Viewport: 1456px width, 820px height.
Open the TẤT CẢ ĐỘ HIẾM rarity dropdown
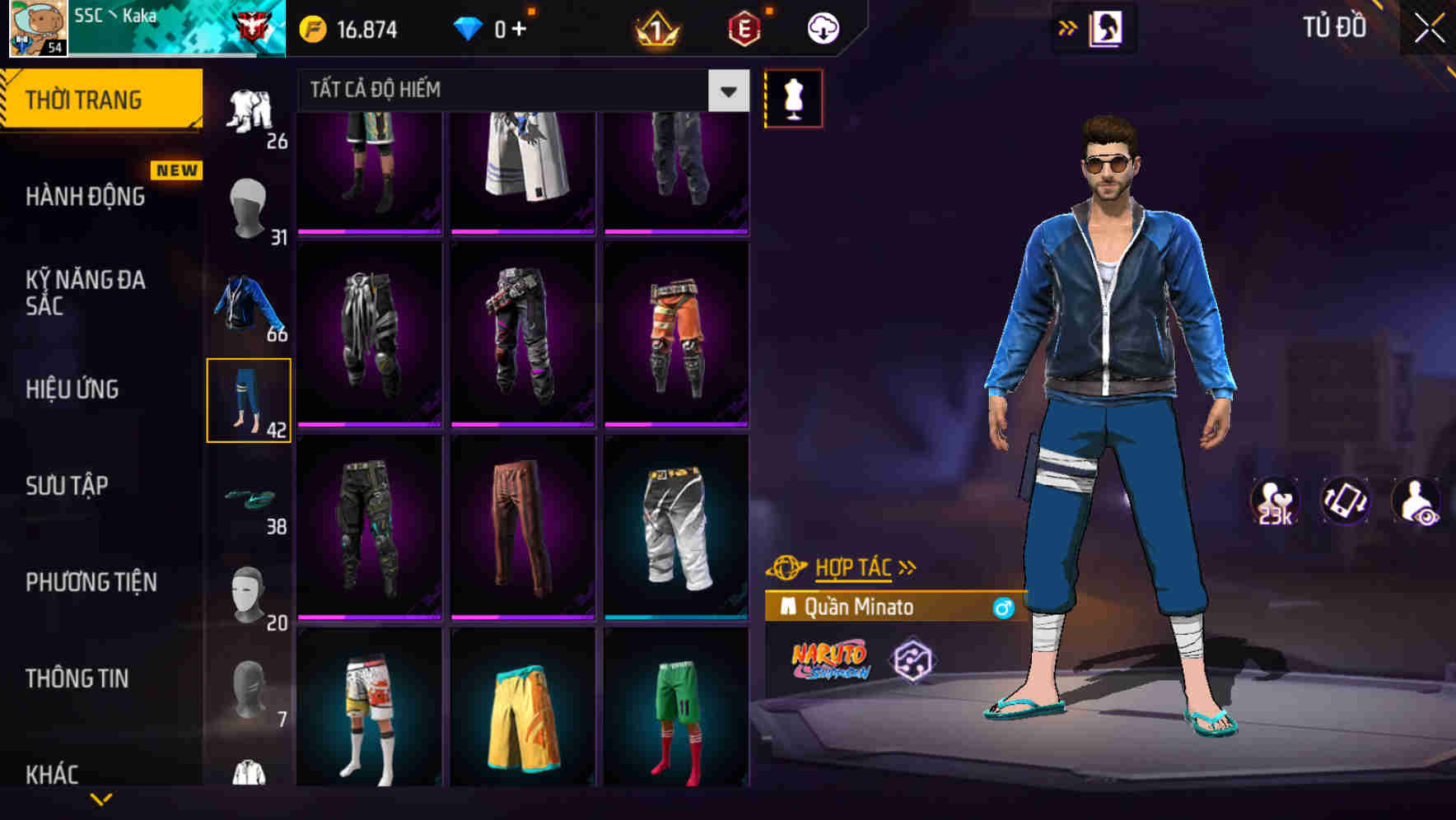click(728, 91)
